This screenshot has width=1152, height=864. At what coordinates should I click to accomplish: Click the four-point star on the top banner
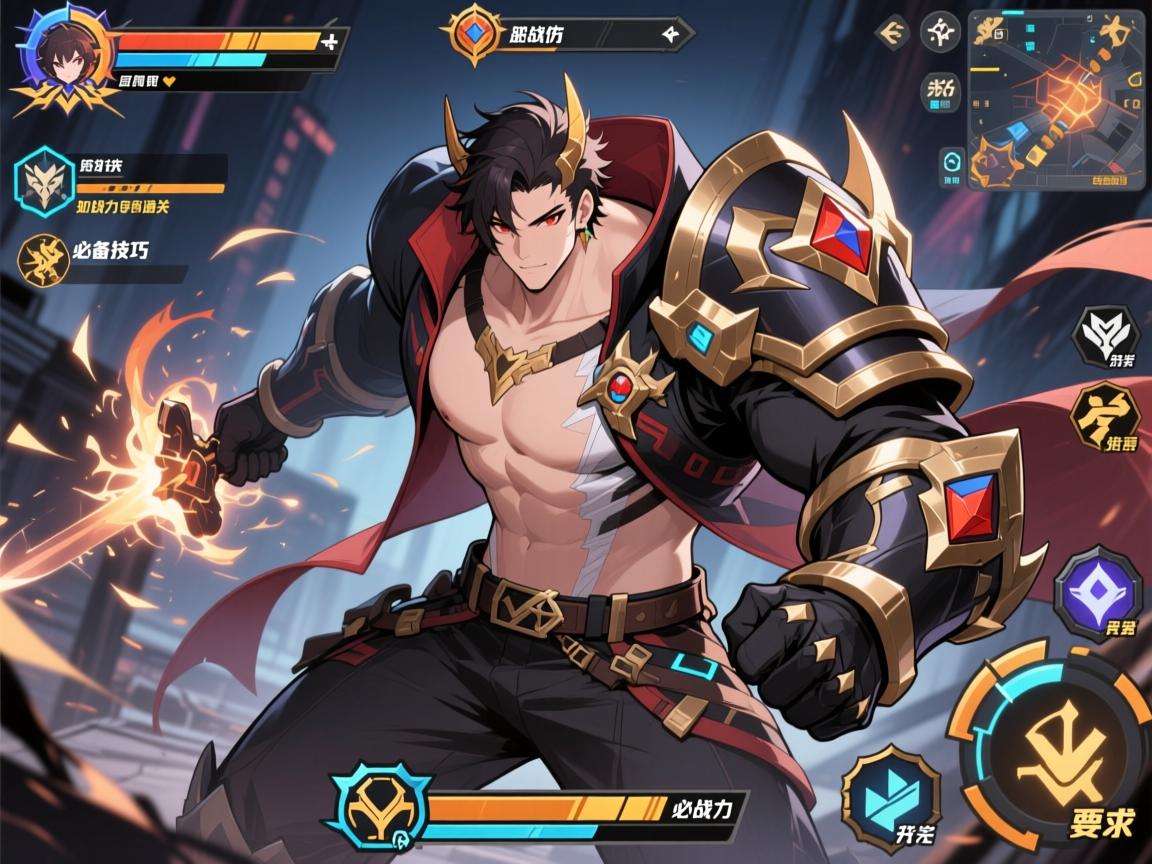click(672, 33)
